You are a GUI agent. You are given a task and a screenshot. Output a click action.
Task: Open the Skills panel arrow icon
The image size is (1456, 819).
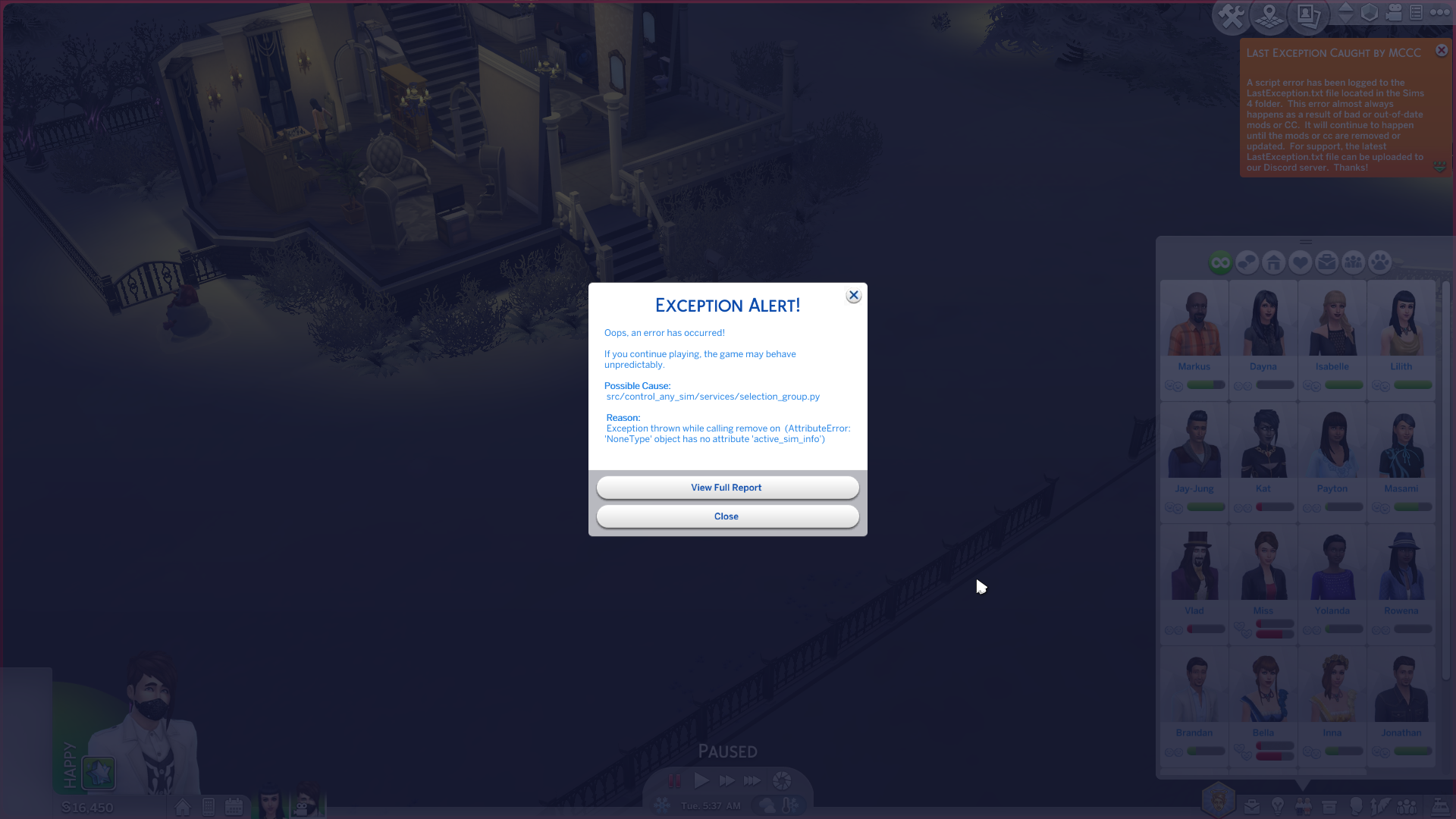tap(1381, 806)
